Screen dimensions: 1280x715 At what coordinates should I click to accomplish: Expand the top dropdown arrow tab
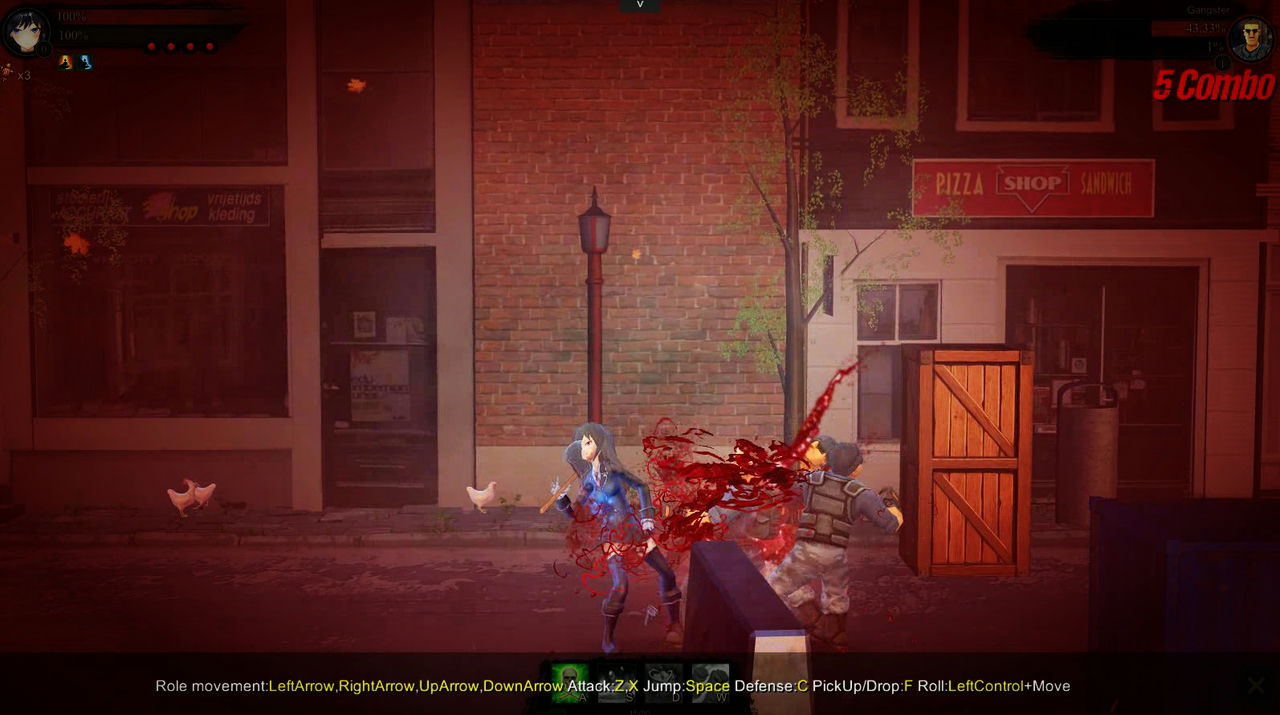coord(640,6)
